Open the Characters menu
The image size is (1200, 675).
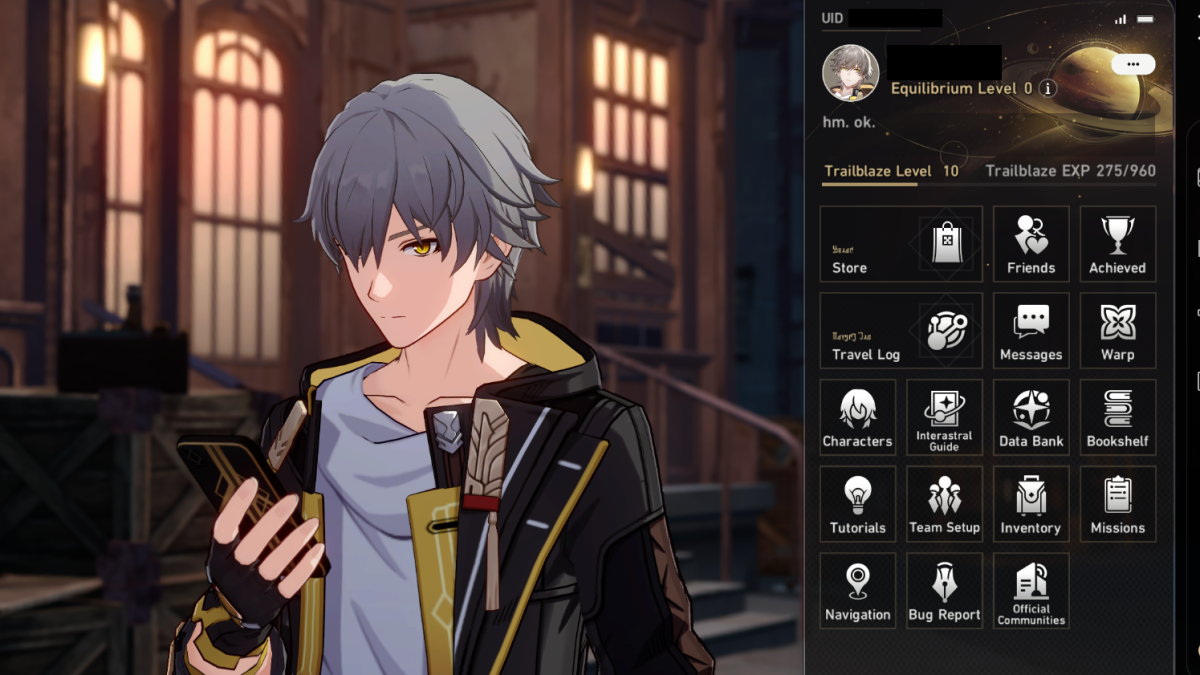857,417
